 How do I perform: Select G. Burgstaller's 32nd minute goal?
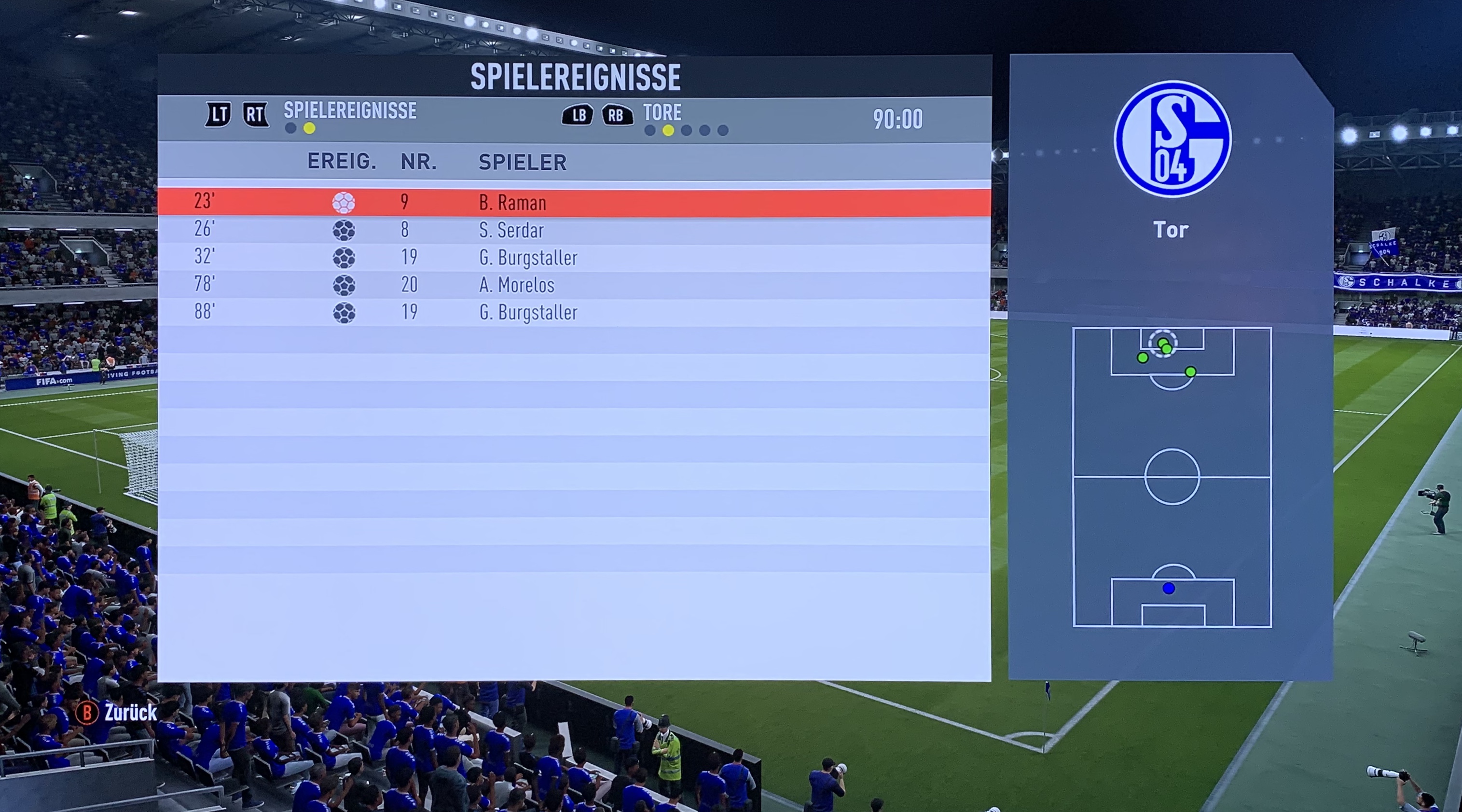coord(573,258)
